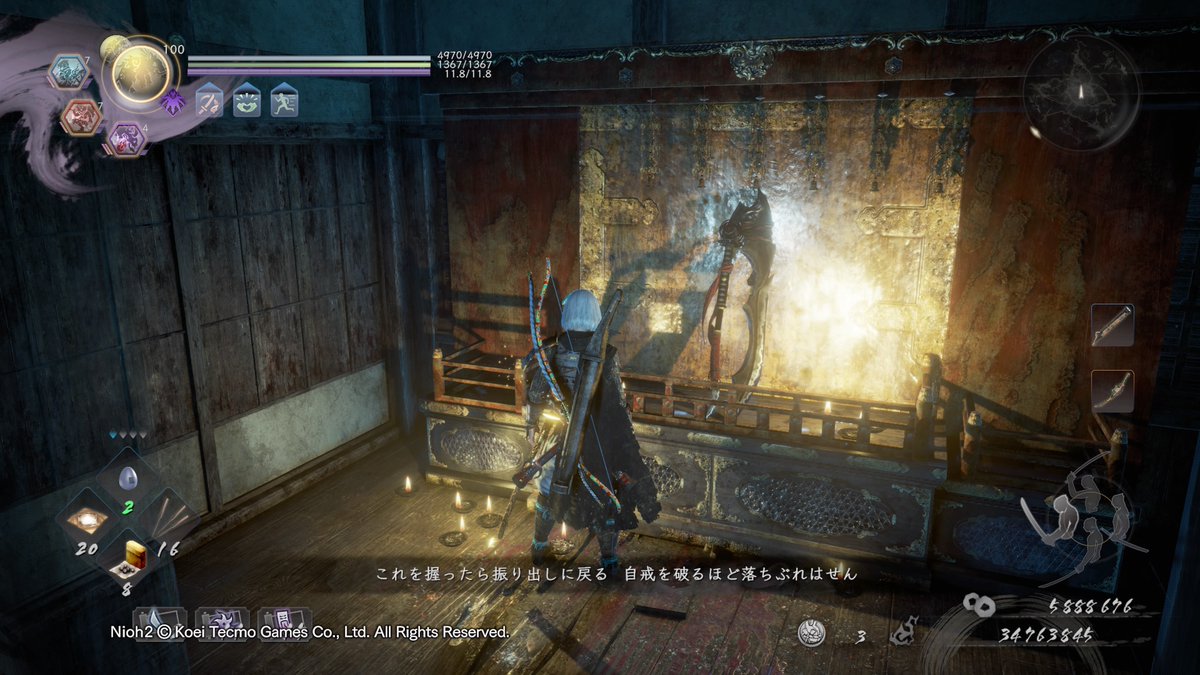Use the needles item with count 16
The height and width of the screenshot is (675, 1200).
[167, 519]
